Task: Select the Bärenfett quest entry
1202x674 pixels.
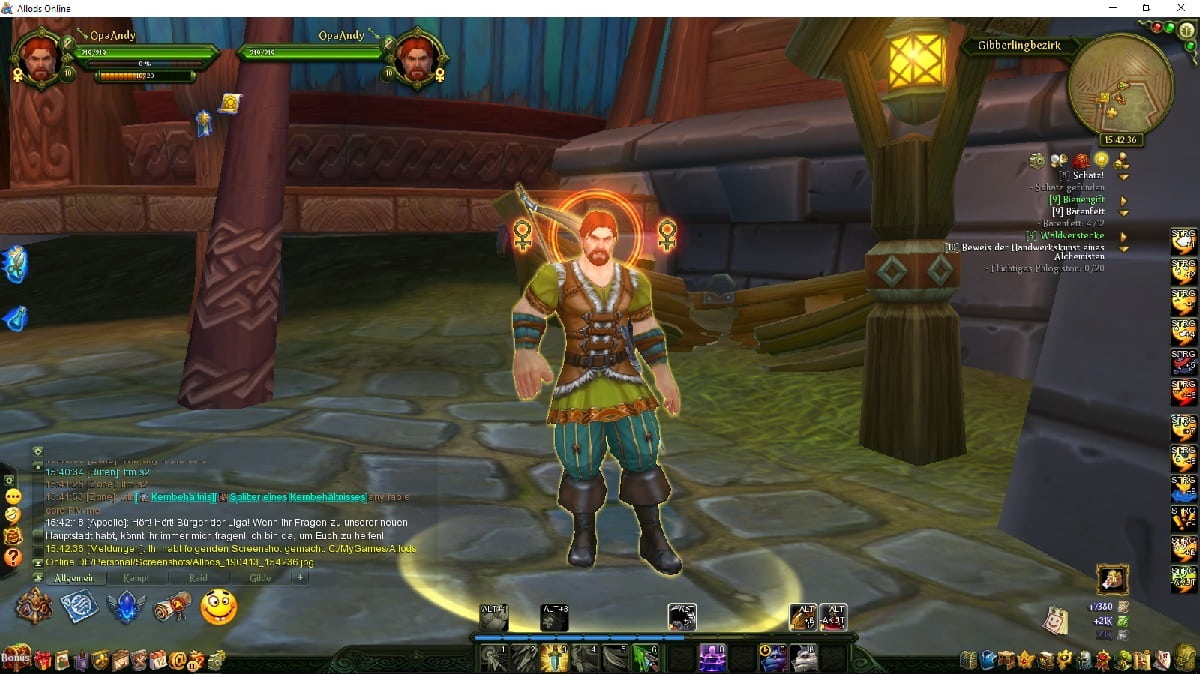Action: click(x=1084, y=212)
